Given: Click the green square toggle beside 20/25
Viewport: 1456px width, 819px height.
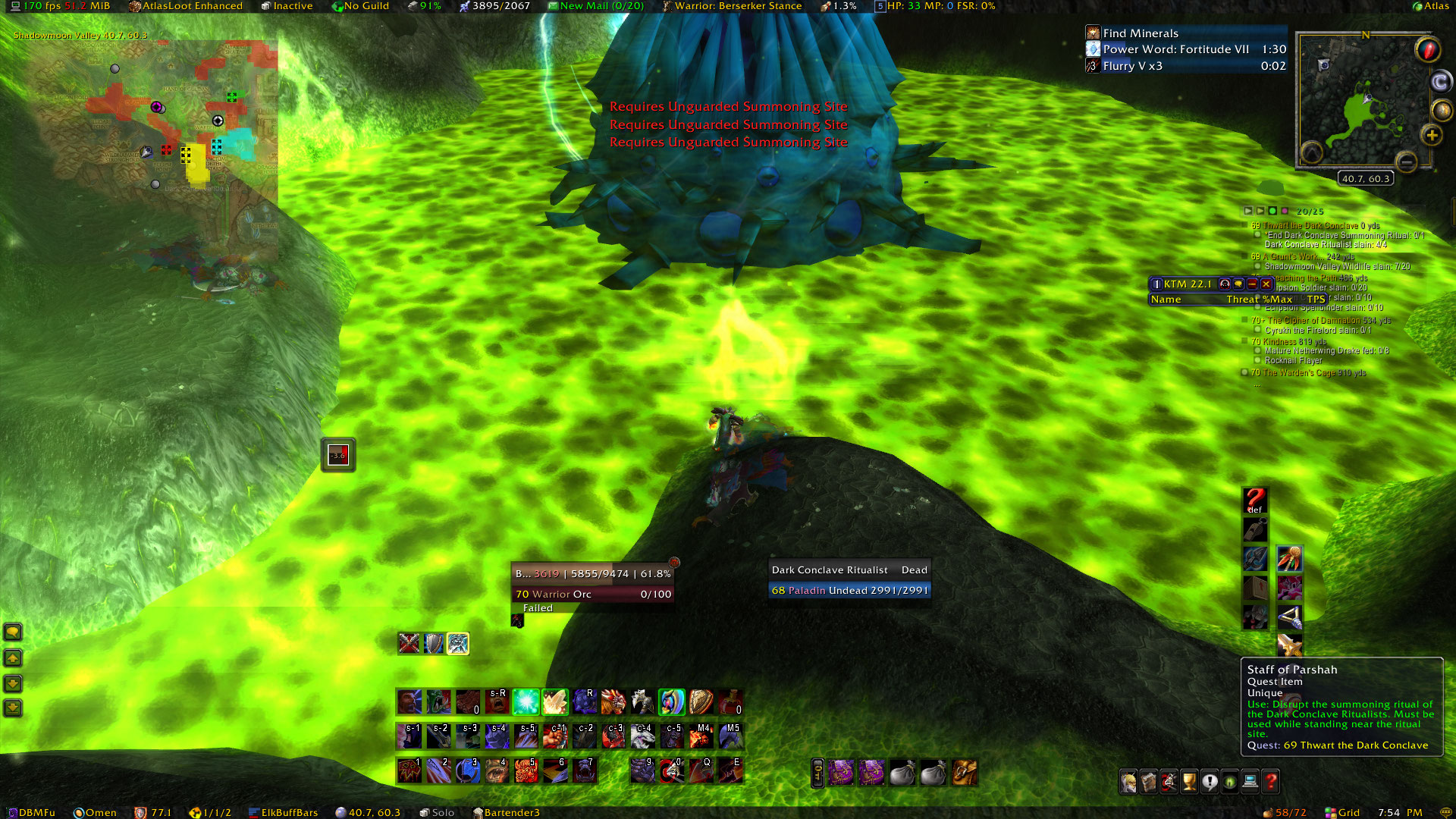Looking at the screenshot, I should 1272,211.
